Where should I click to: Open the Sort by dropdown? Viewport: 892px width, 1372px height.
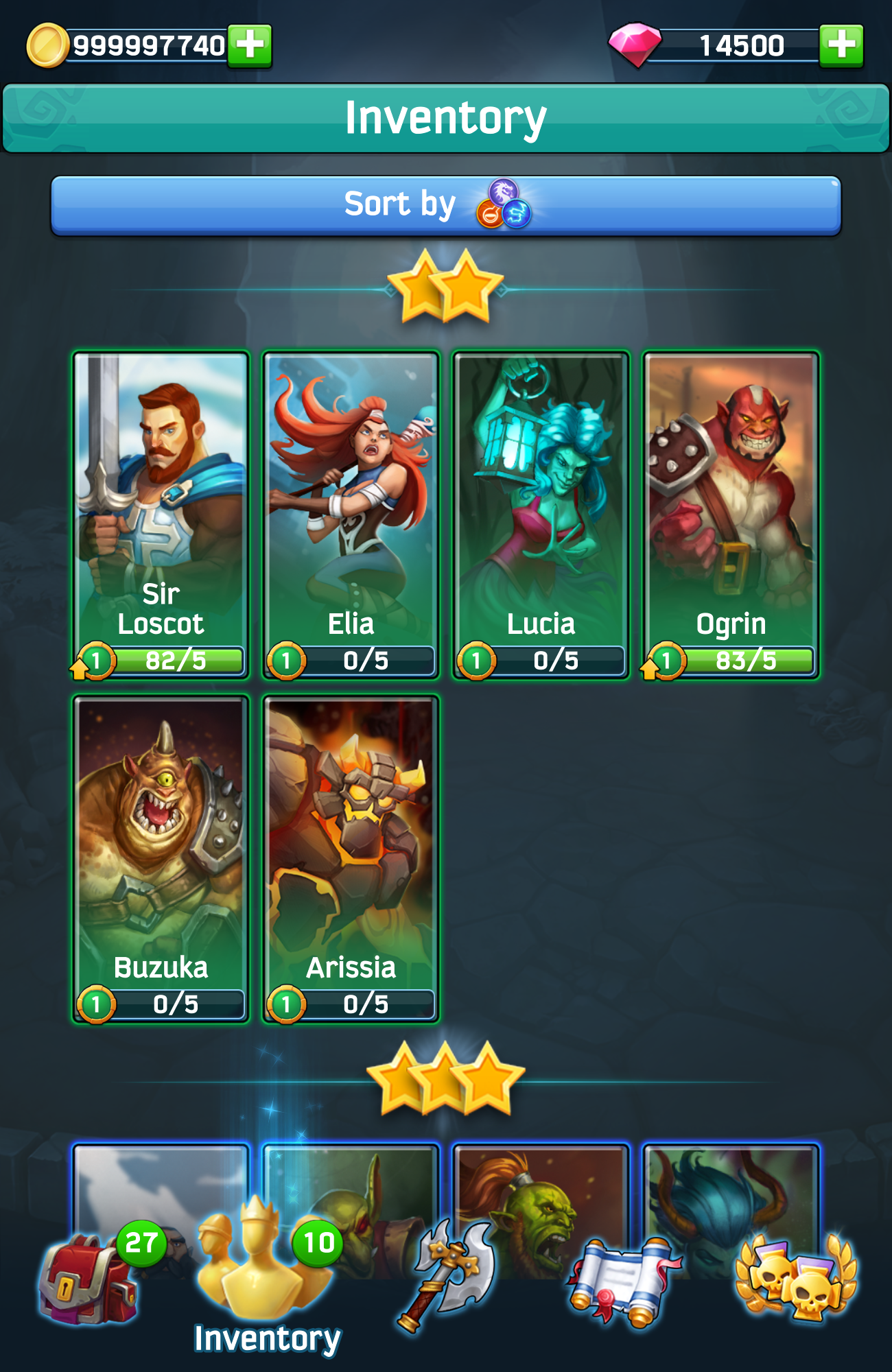coord(446,203)
